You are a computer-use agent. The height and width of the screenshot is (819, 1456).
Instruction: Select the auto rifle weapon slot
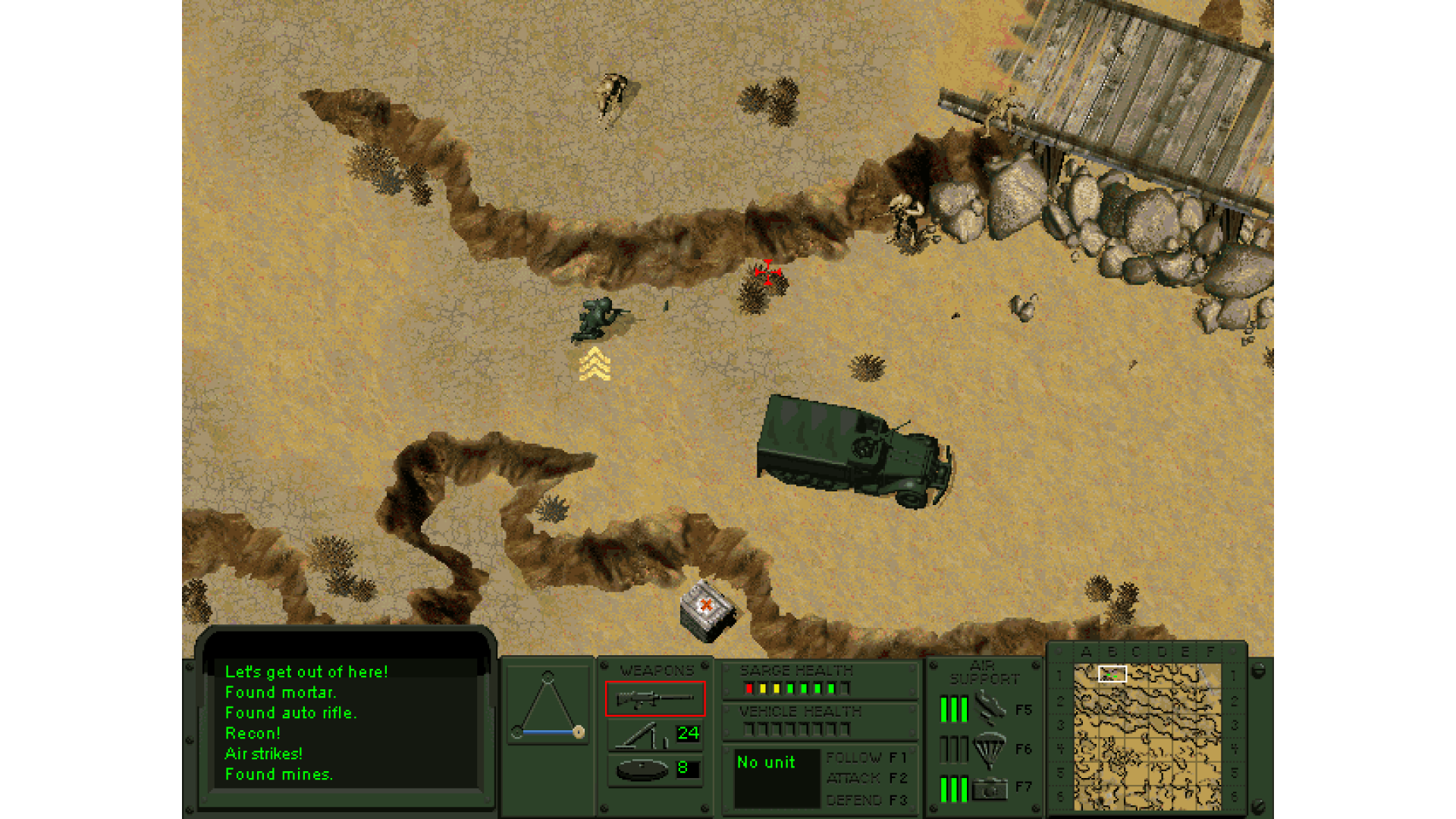pos(655,698)
